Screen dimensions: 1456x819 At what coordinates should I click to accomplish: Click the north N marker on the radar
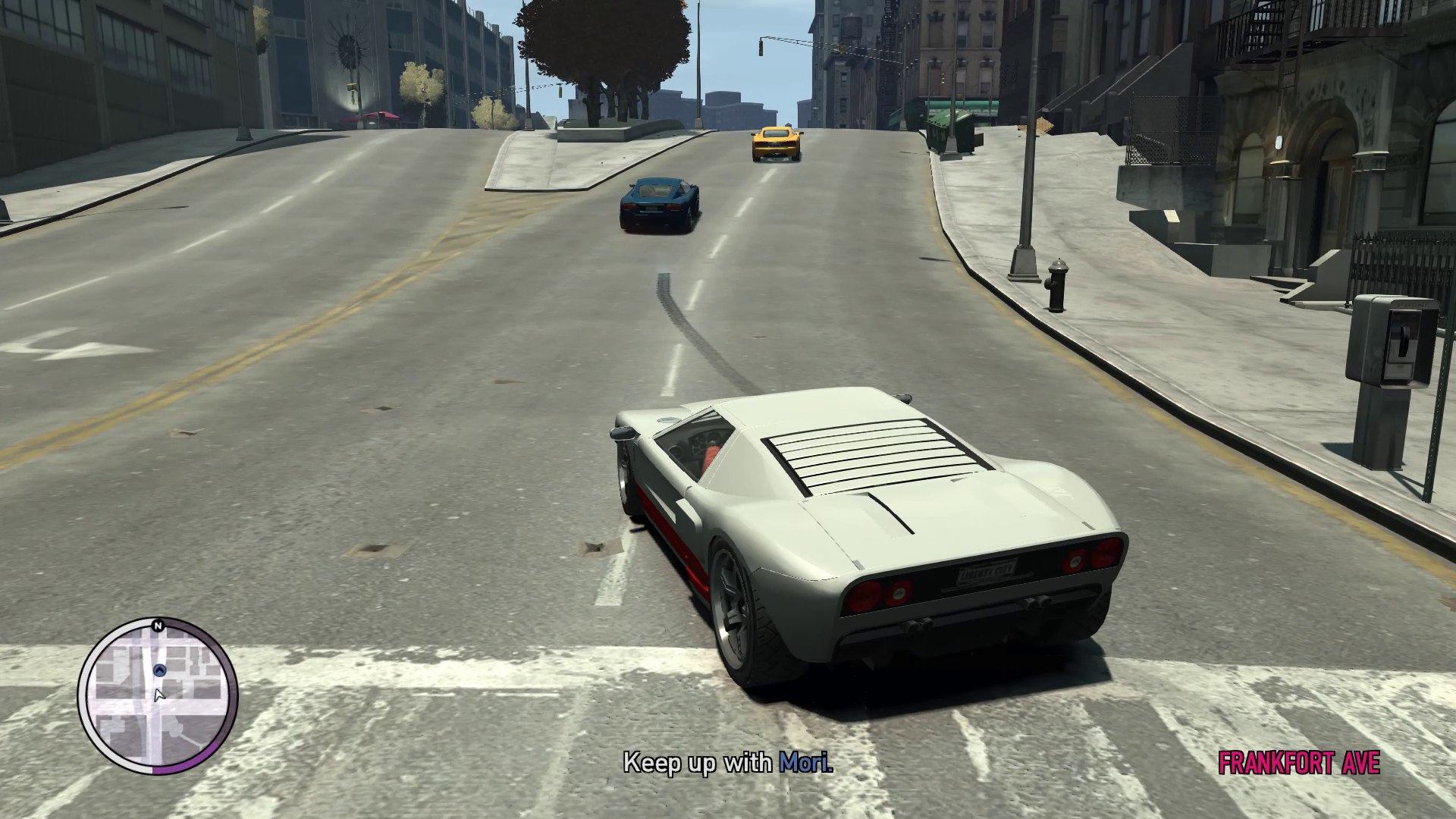pyautogui.click(x=158, y=626)
